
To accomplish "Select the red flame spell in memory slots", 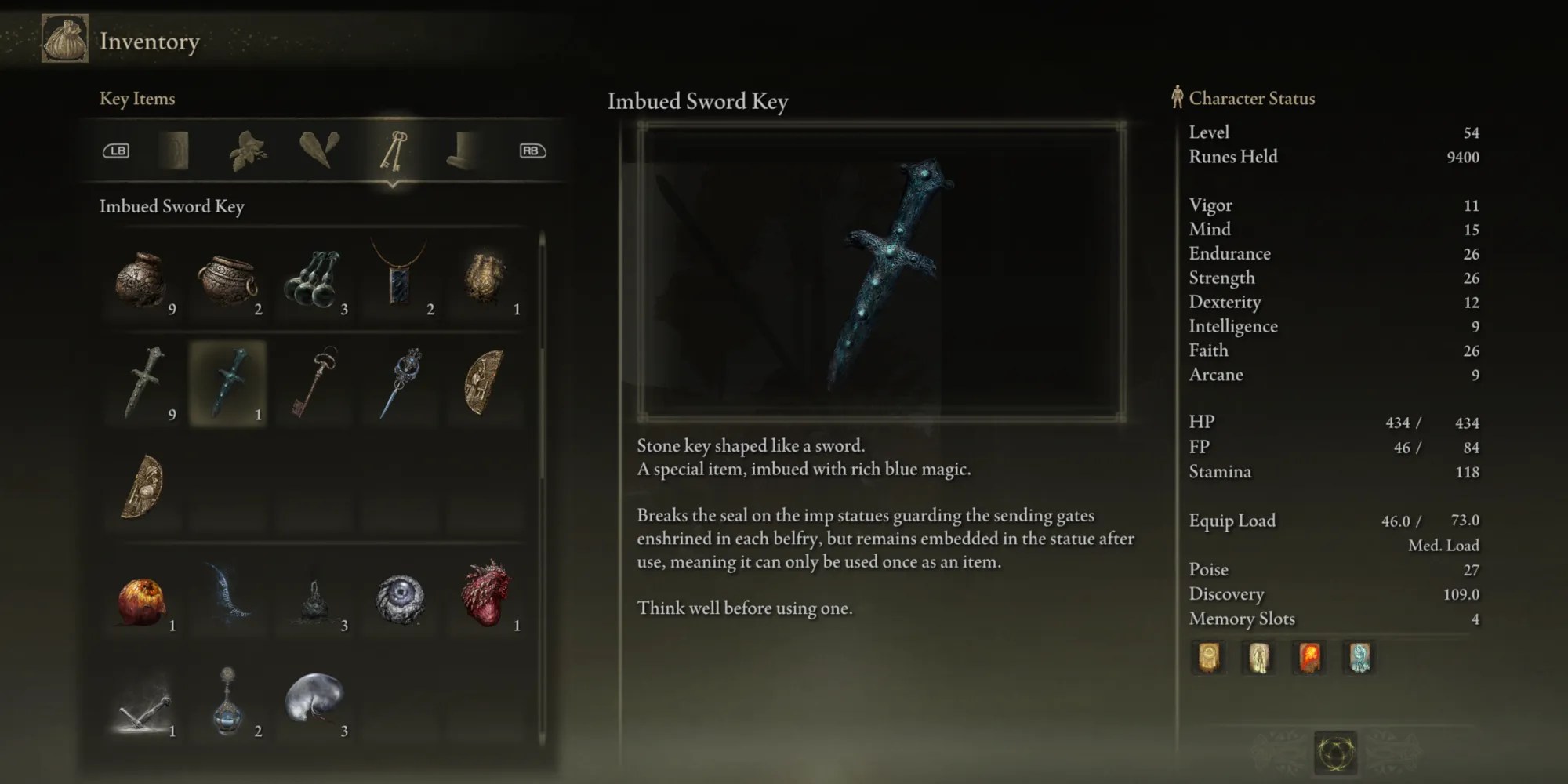I will tap(1308, 659).
